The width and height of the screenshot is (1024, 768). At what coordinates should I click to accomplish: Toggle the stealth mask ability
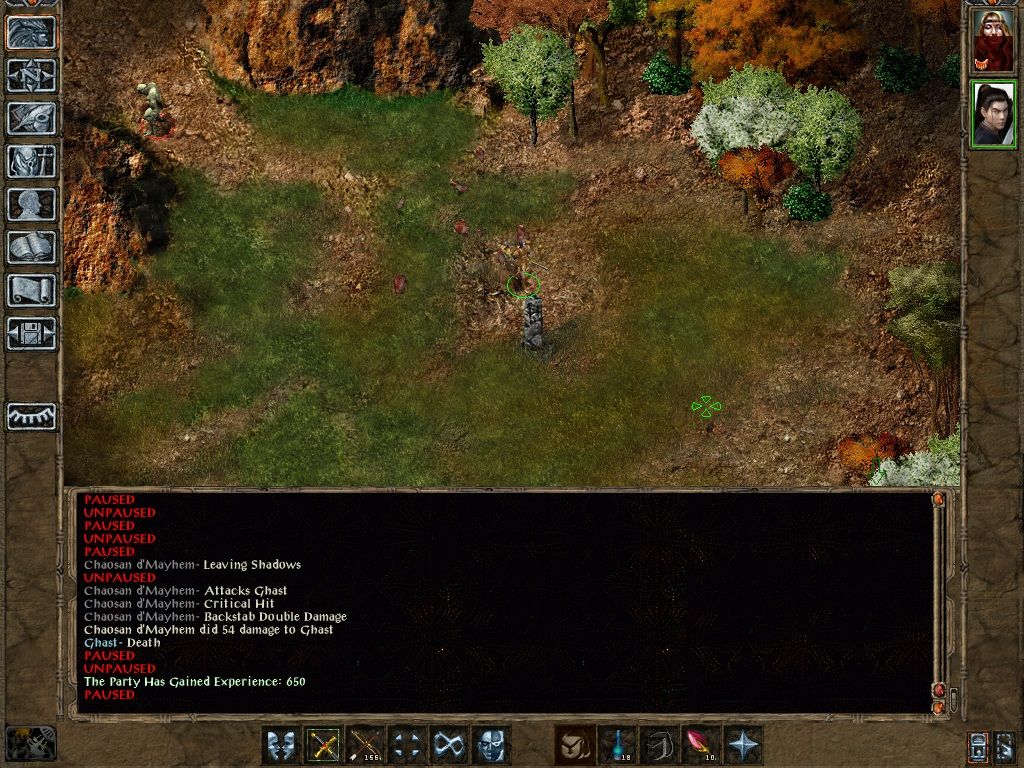point(490,746)
